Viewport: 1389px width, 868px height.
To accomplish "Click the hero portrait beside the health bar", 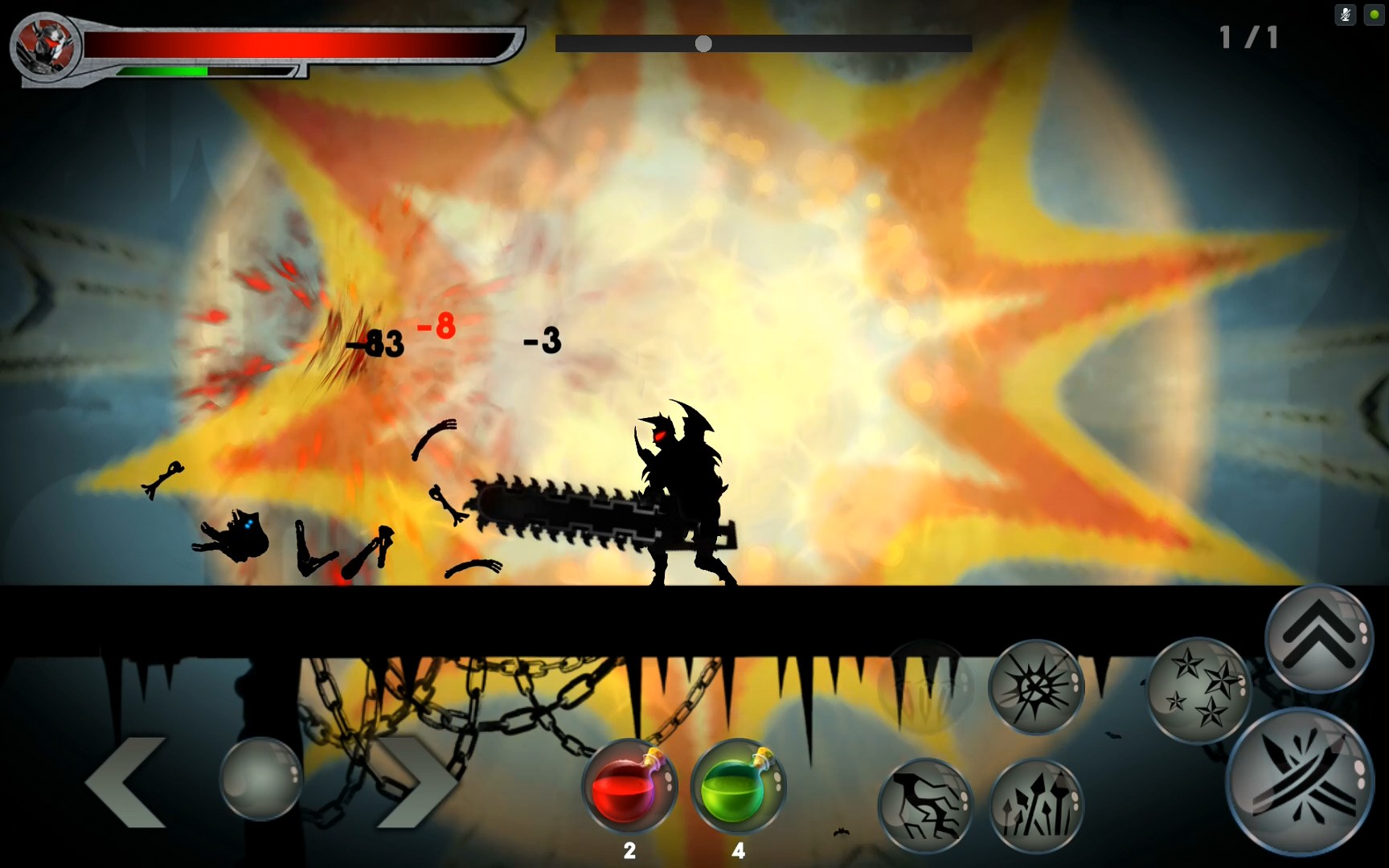I will point(45,45).
